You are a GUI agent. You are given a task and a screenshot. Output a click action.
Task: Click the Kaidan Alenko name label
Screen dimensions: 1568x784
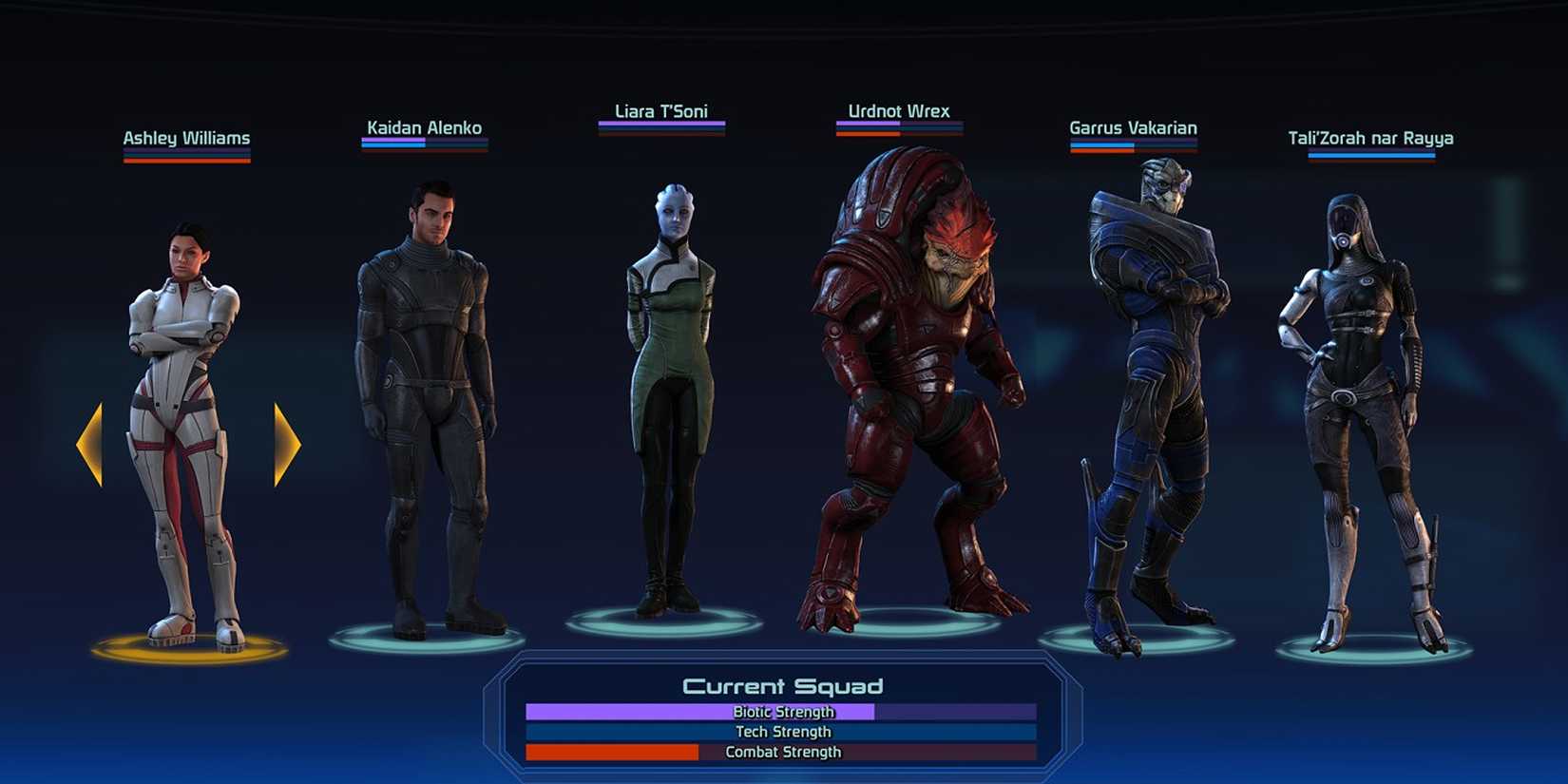(425, 126)
